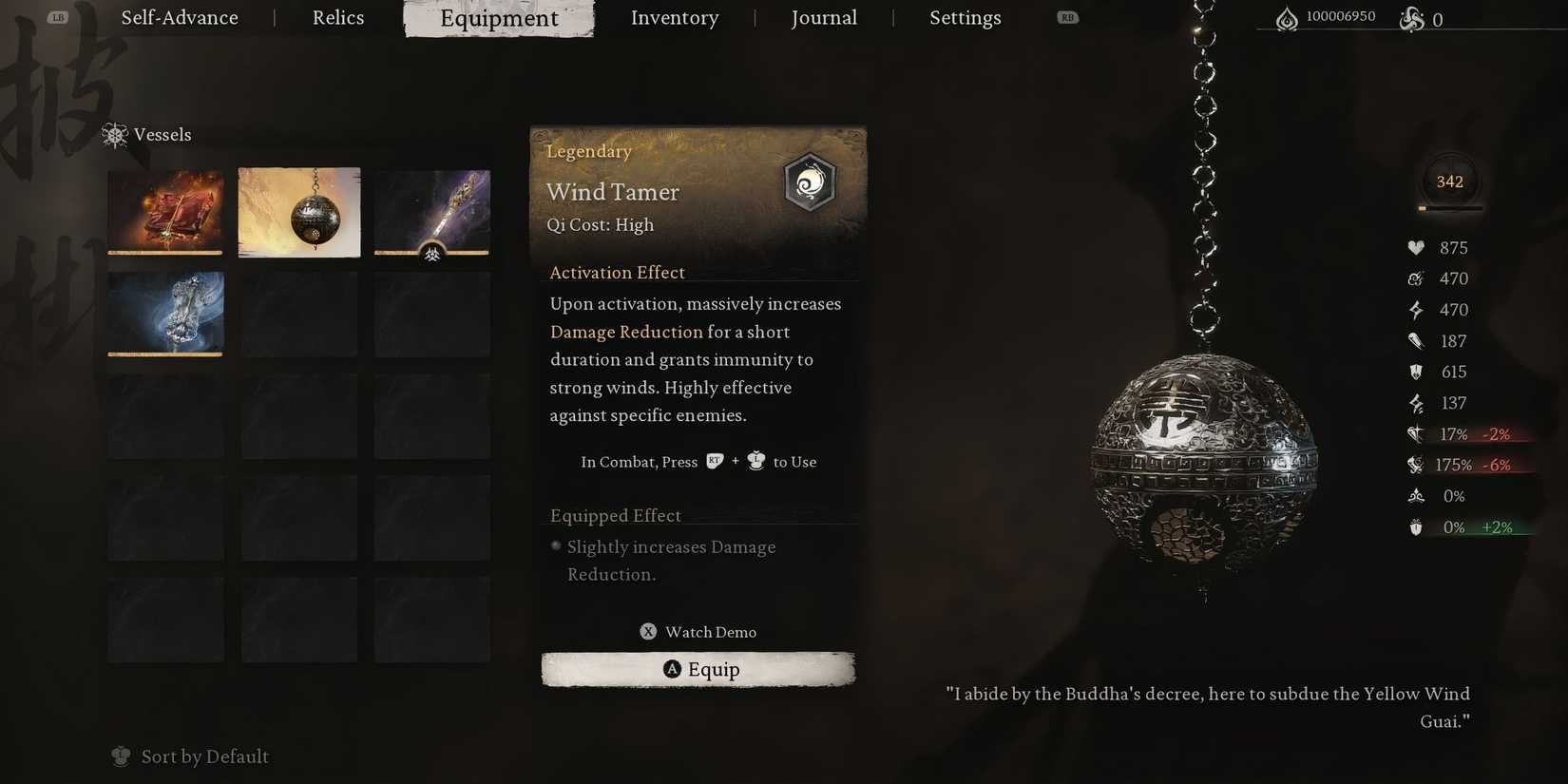Click the Mana swirl stat icon

[x=1415, y=278]
